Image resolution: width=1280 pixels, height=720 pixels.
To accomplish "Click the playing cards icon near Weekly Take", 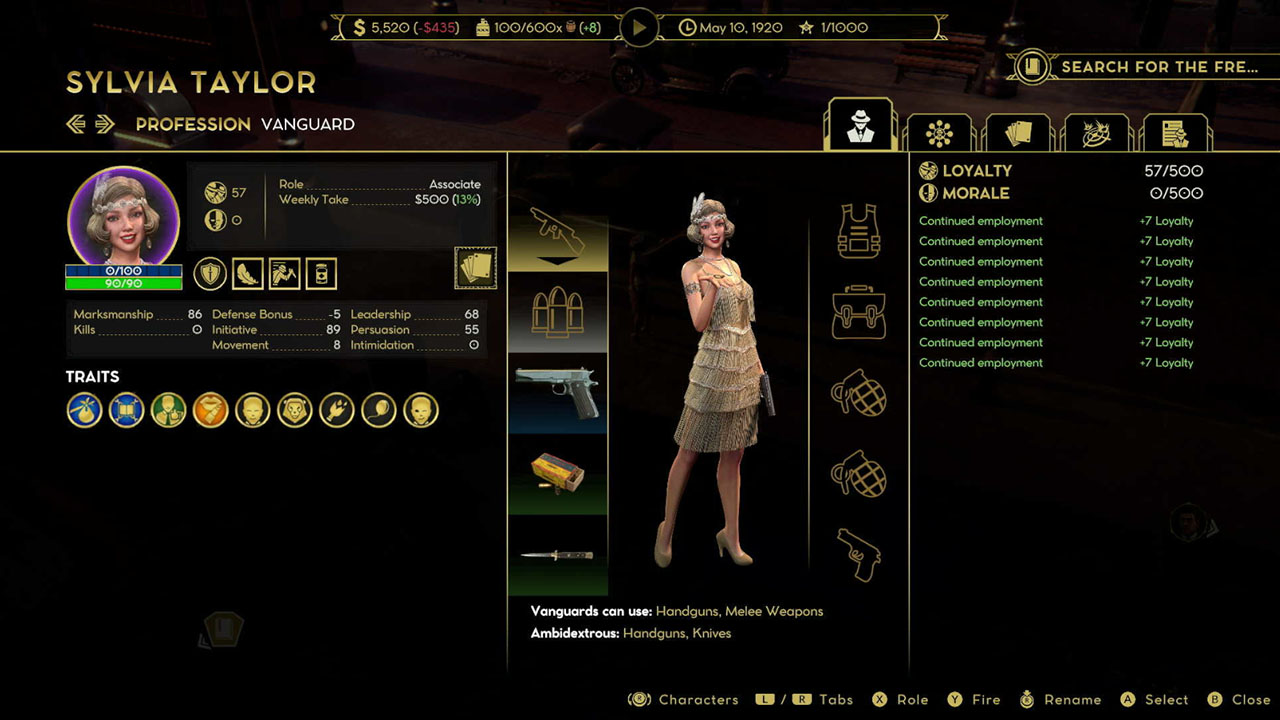I will coord(475,268).
